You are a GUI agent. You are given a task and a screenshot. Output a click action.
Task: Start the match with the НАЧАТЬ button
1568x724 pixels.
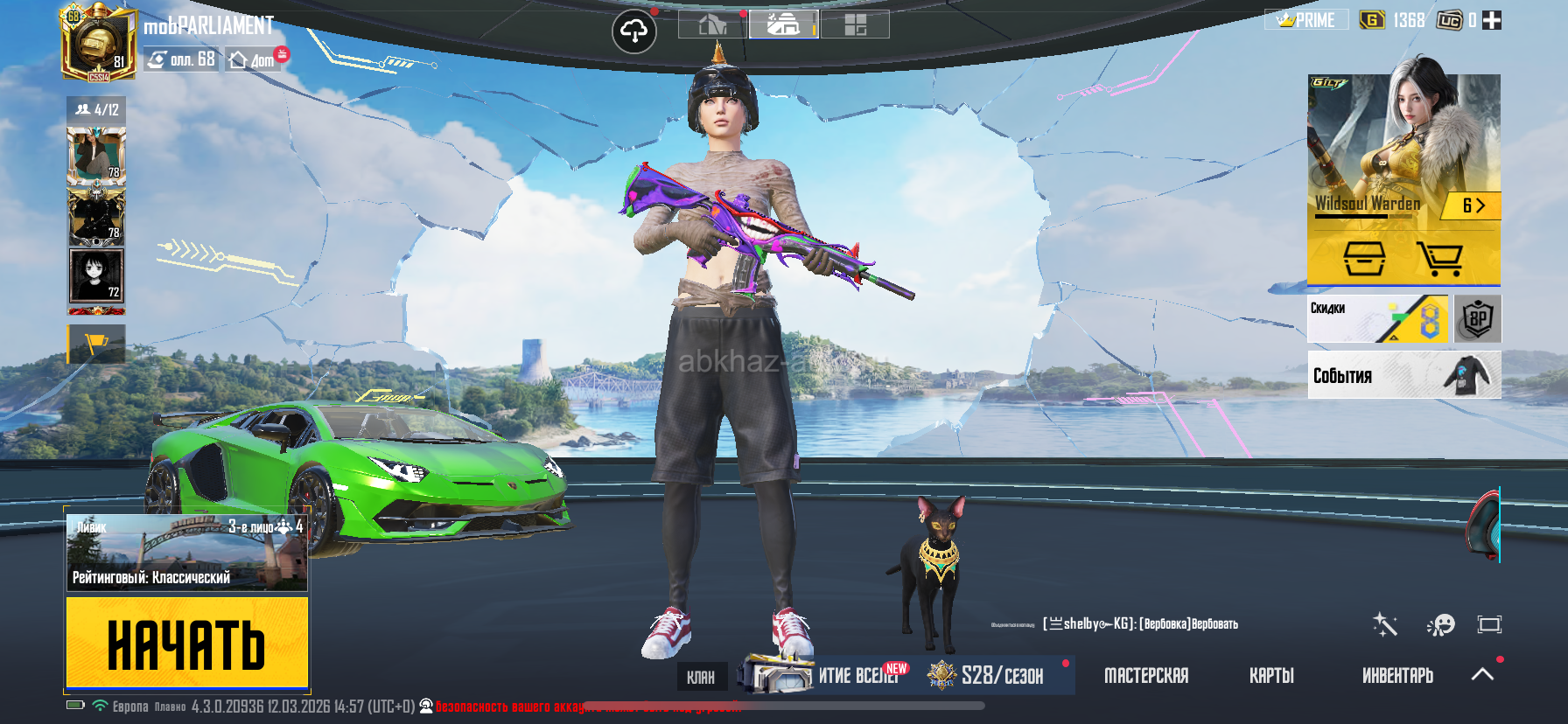tap(187, 642)
